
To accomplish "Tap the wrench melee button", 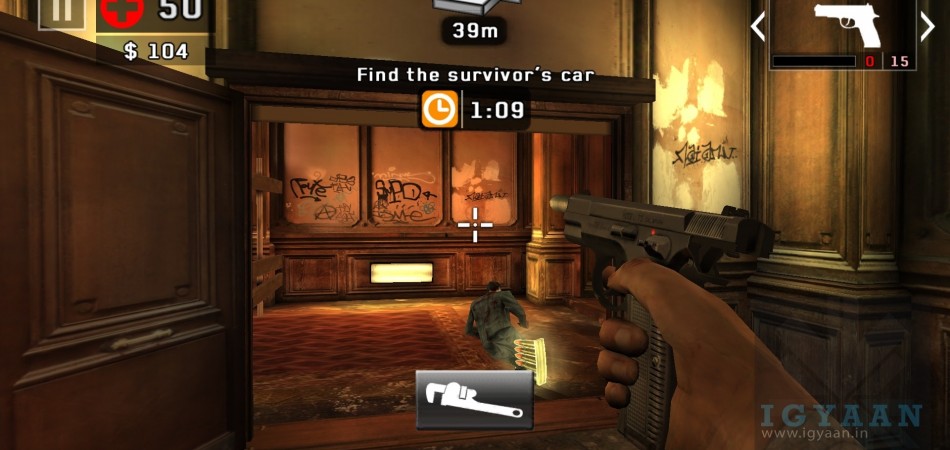I will point(474,398).
